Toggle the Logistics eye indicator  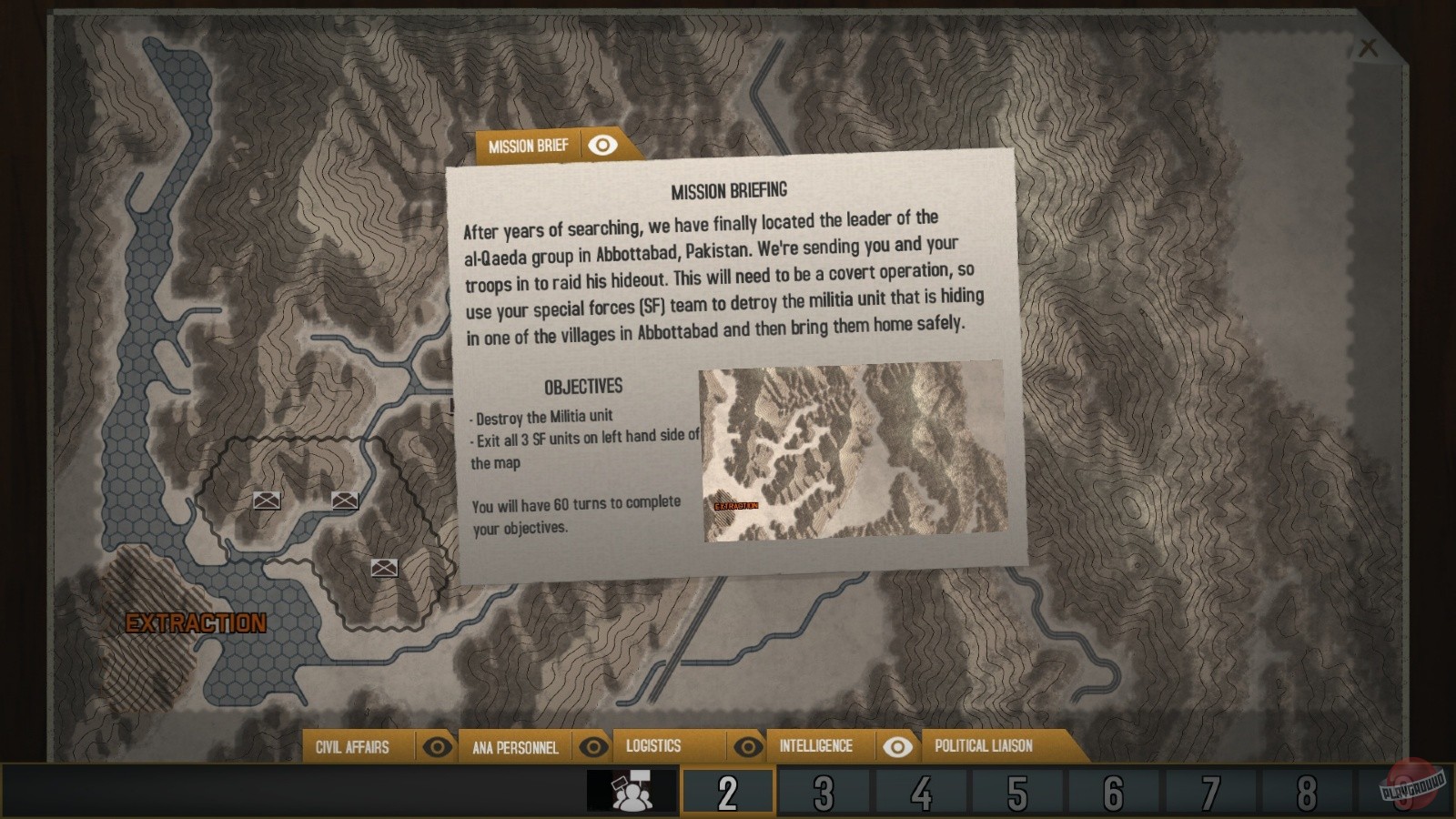(748, 746)
